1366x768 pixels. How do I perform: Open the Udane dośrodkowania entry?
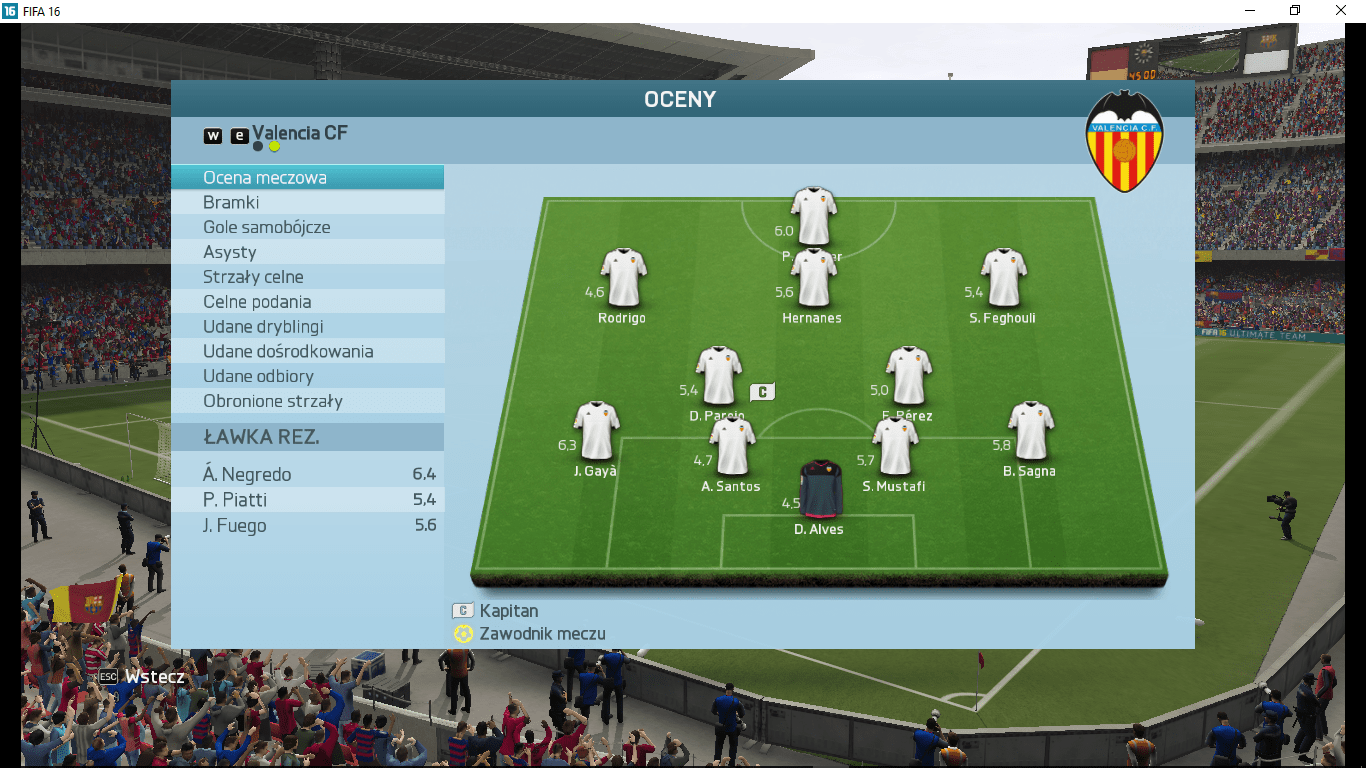pos(307,352)
